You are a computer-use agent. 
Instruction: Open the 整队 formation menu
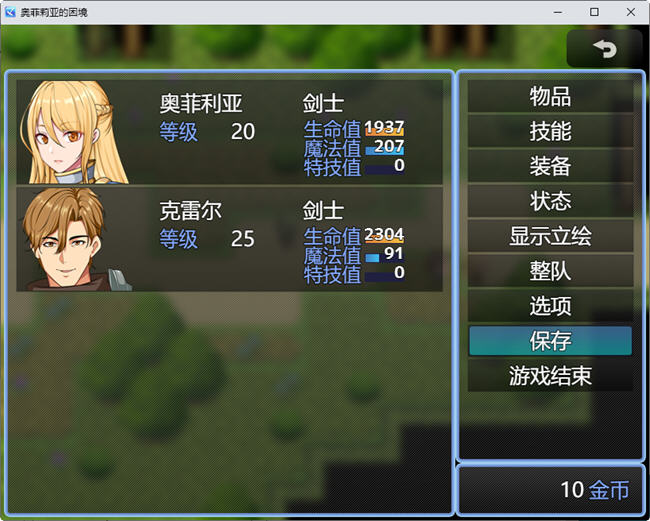coord(550,271)
